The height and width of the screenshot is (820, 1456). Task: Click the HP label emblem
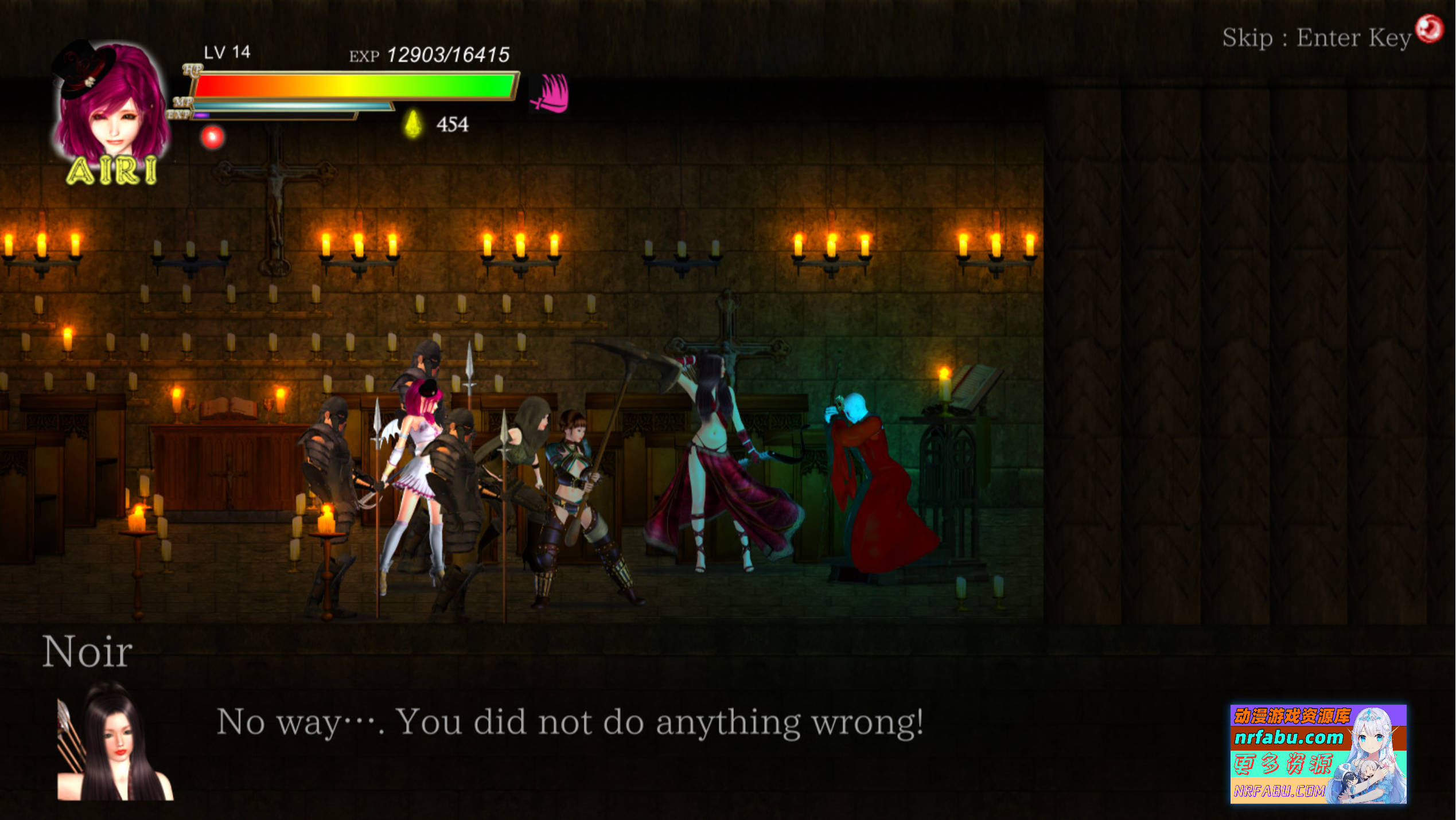[x=192, y=71]
